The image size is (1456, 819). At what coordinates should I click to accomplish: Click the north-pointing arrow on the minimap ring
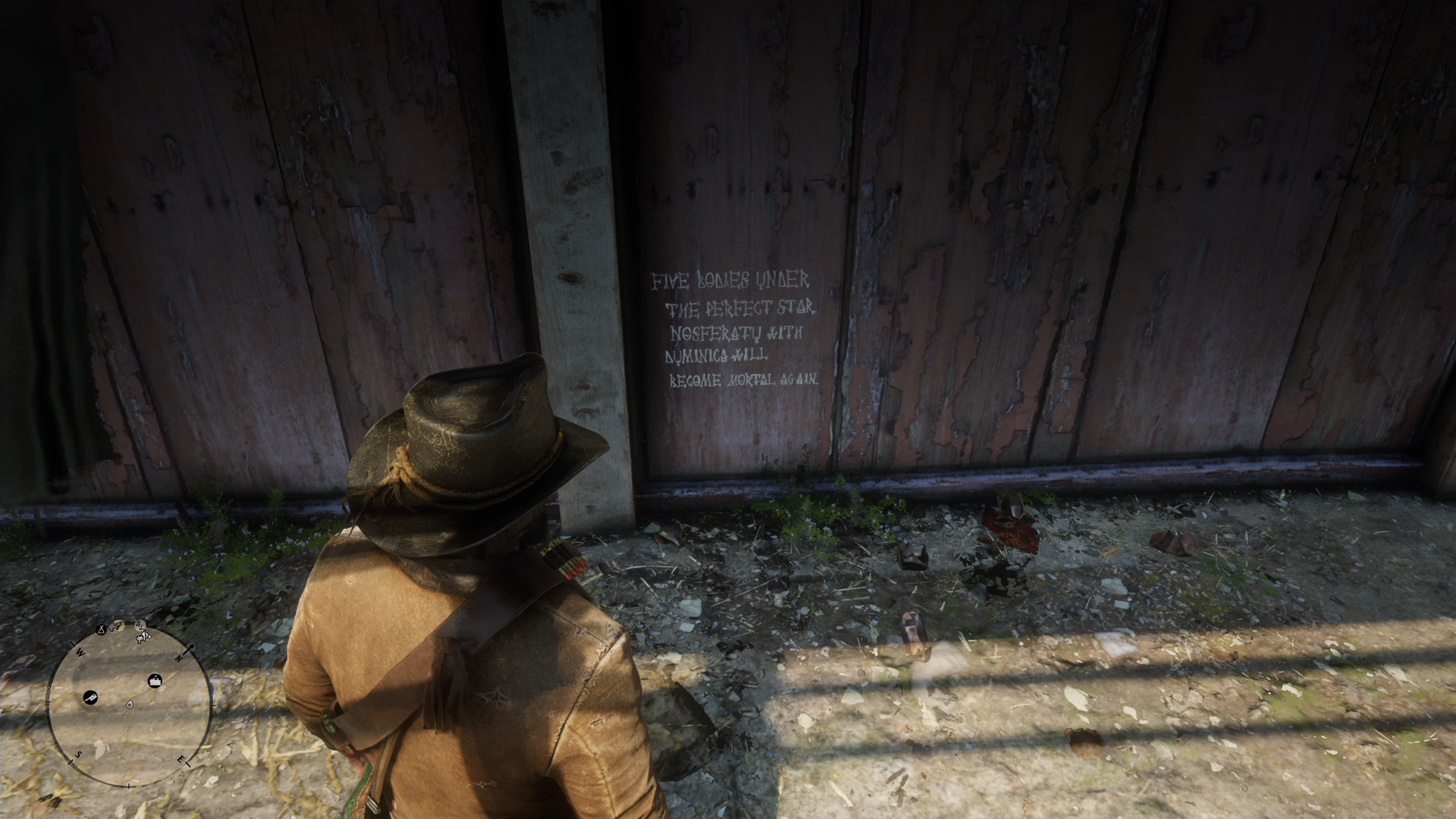click(191, 648)
